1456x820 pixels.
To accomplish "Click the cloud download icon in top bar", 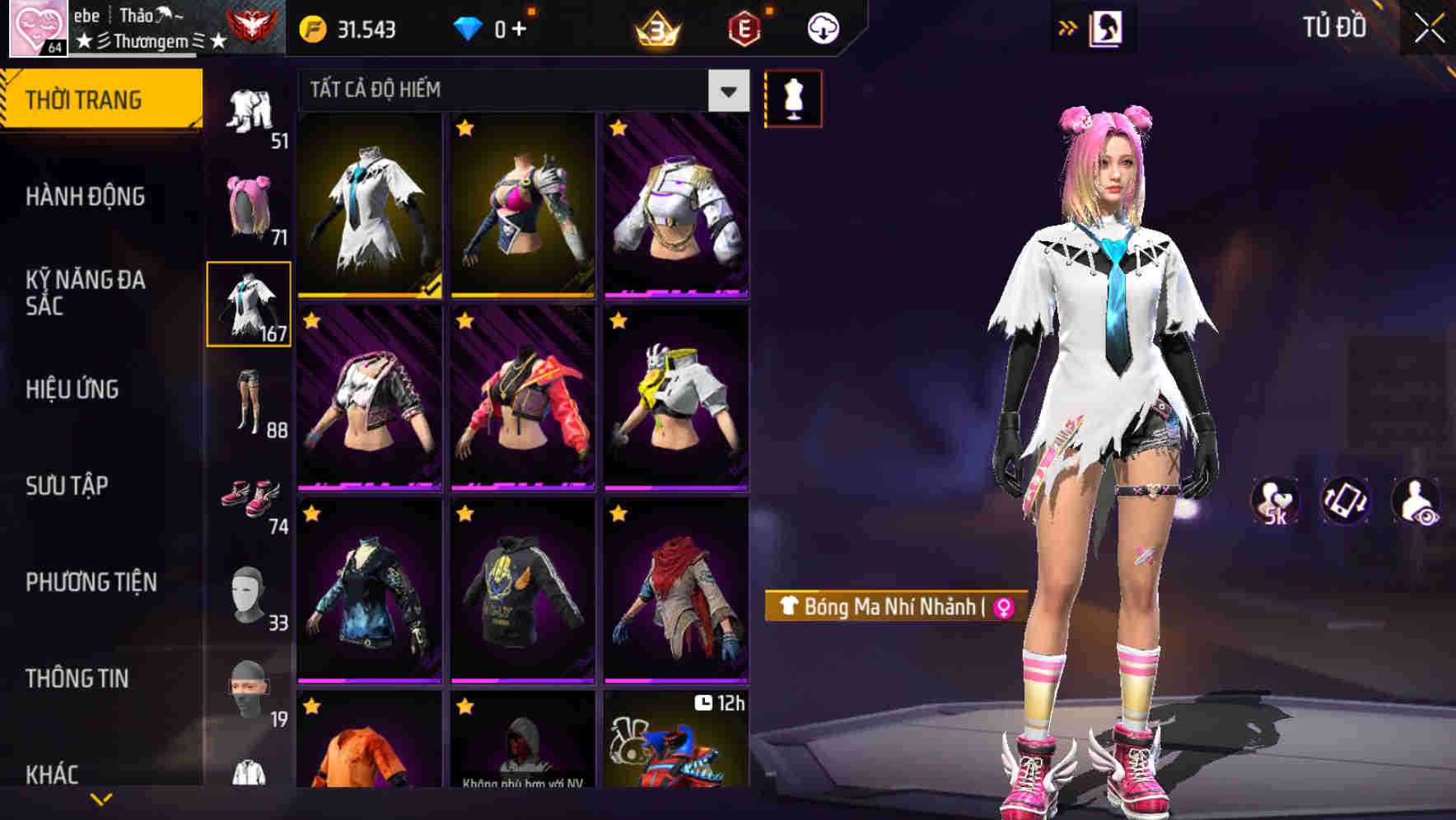I will [823, 27].
